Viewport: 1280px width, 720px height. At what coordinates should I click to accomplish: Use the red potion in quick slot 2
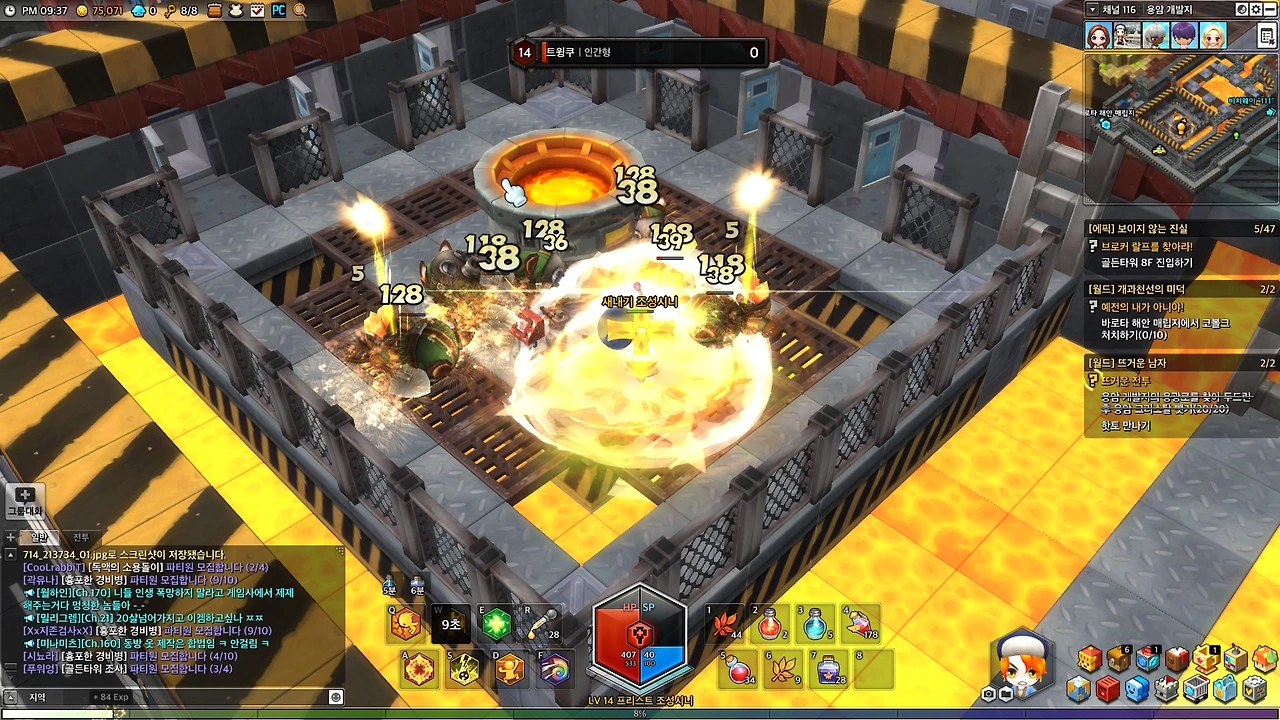[769, 625]
